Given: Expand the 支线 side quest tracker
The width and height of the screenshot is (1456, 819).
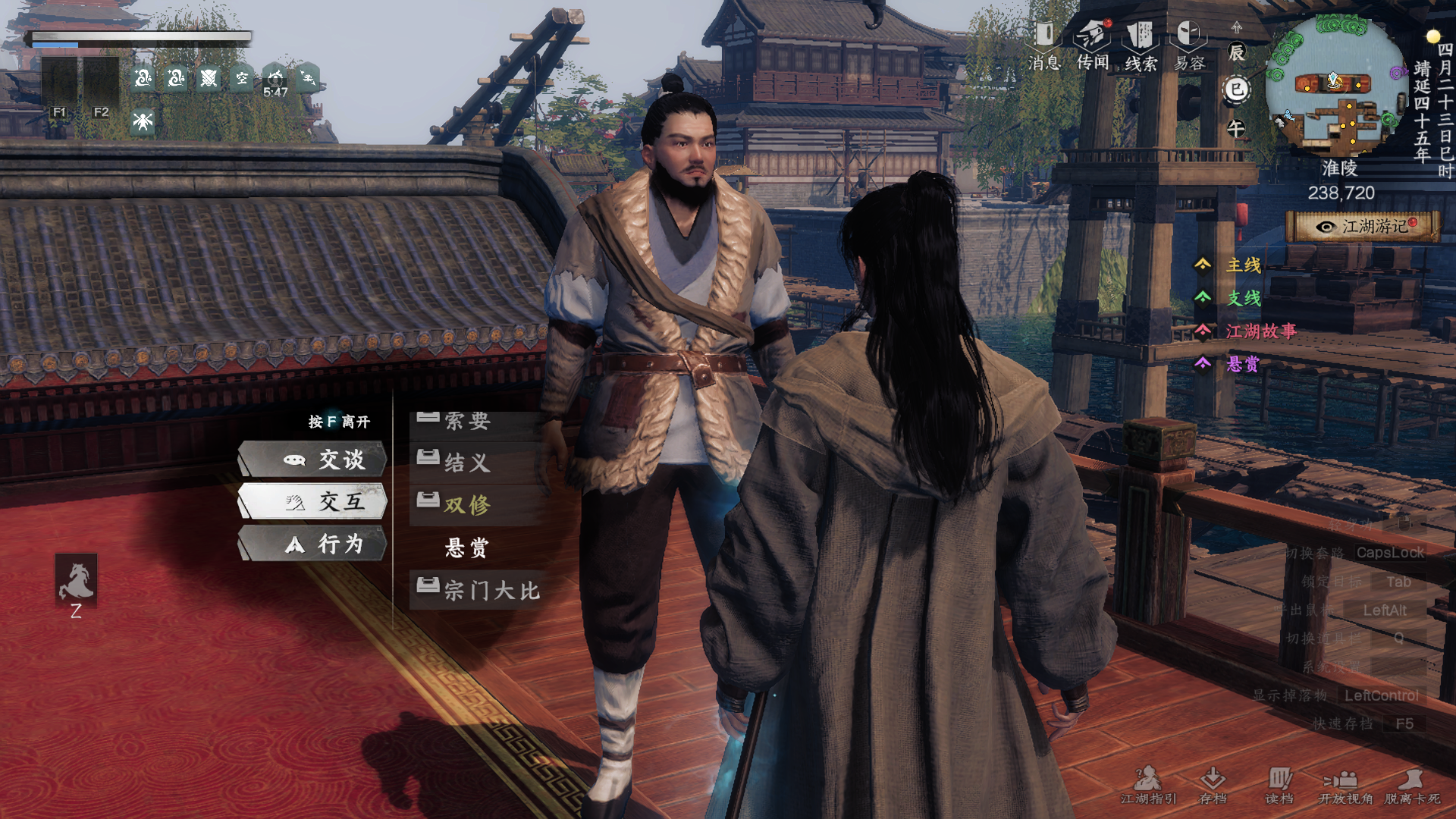Looking at the screenshot, I should point(1243,298).
